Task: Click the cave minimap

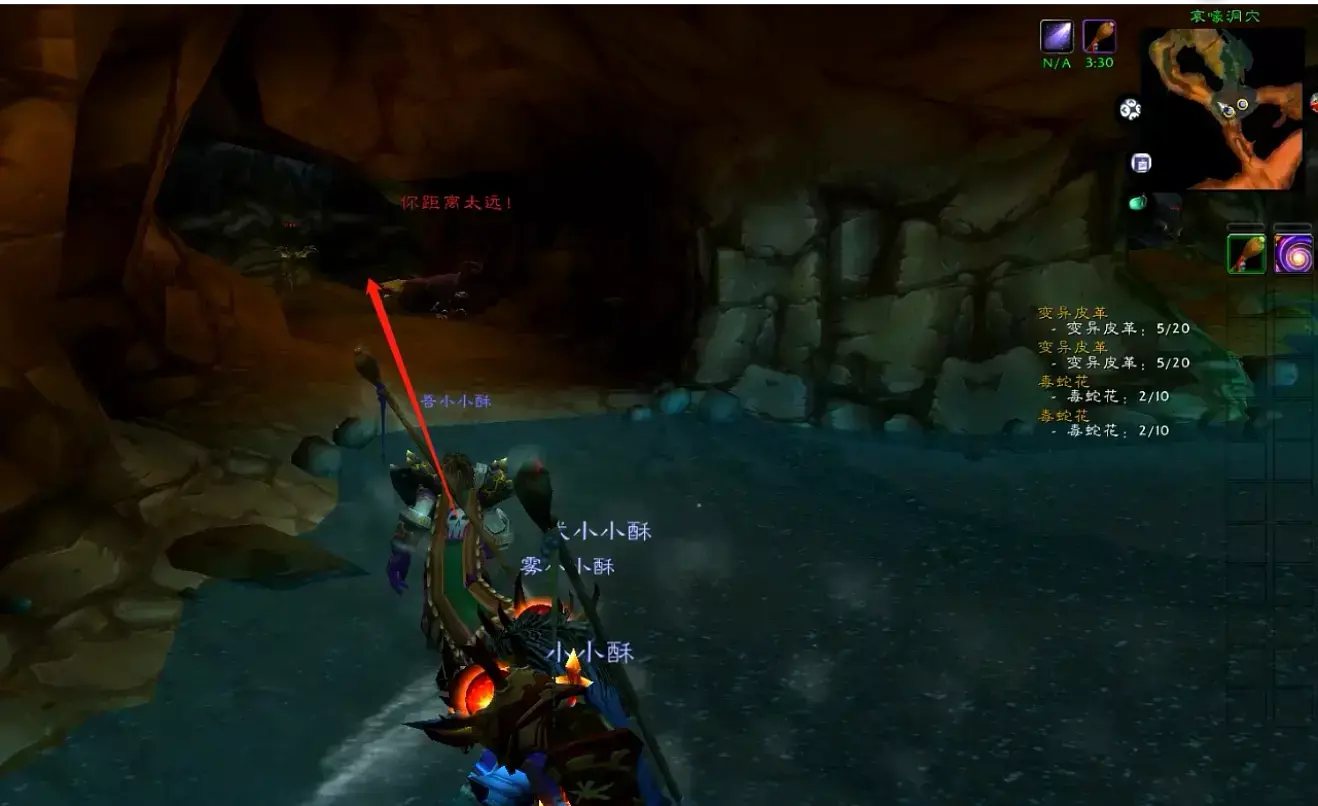Action: (x=1223, y=108)
